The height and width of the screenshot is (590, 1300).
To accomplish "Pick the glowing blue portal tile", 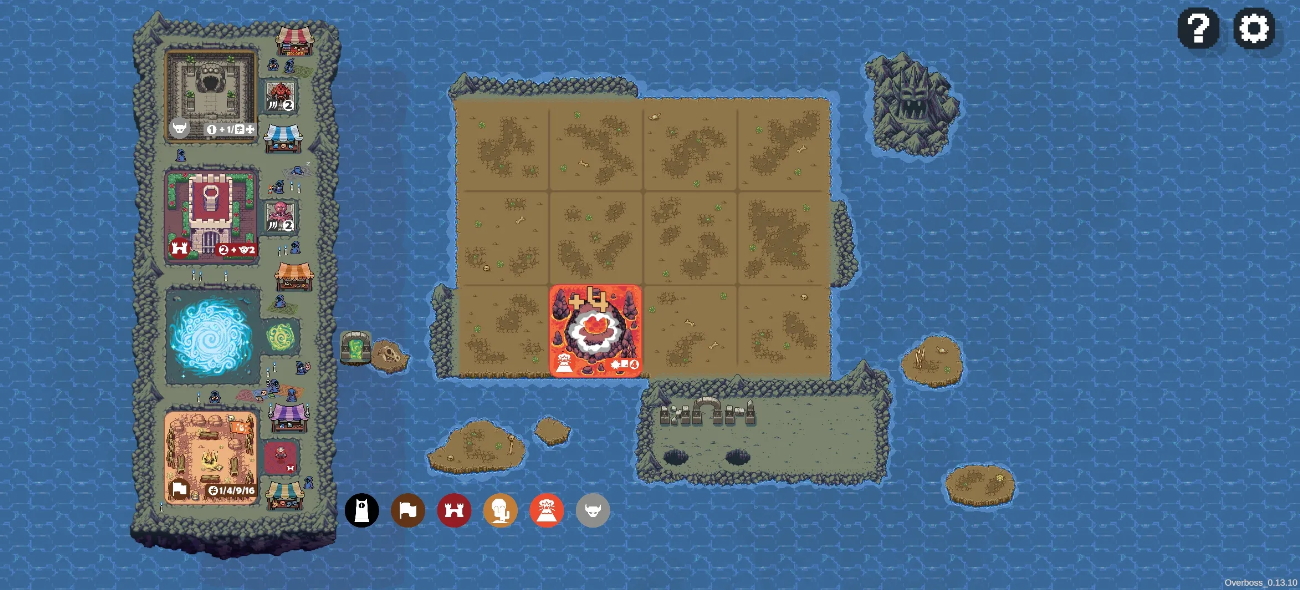I will (213, 337).
